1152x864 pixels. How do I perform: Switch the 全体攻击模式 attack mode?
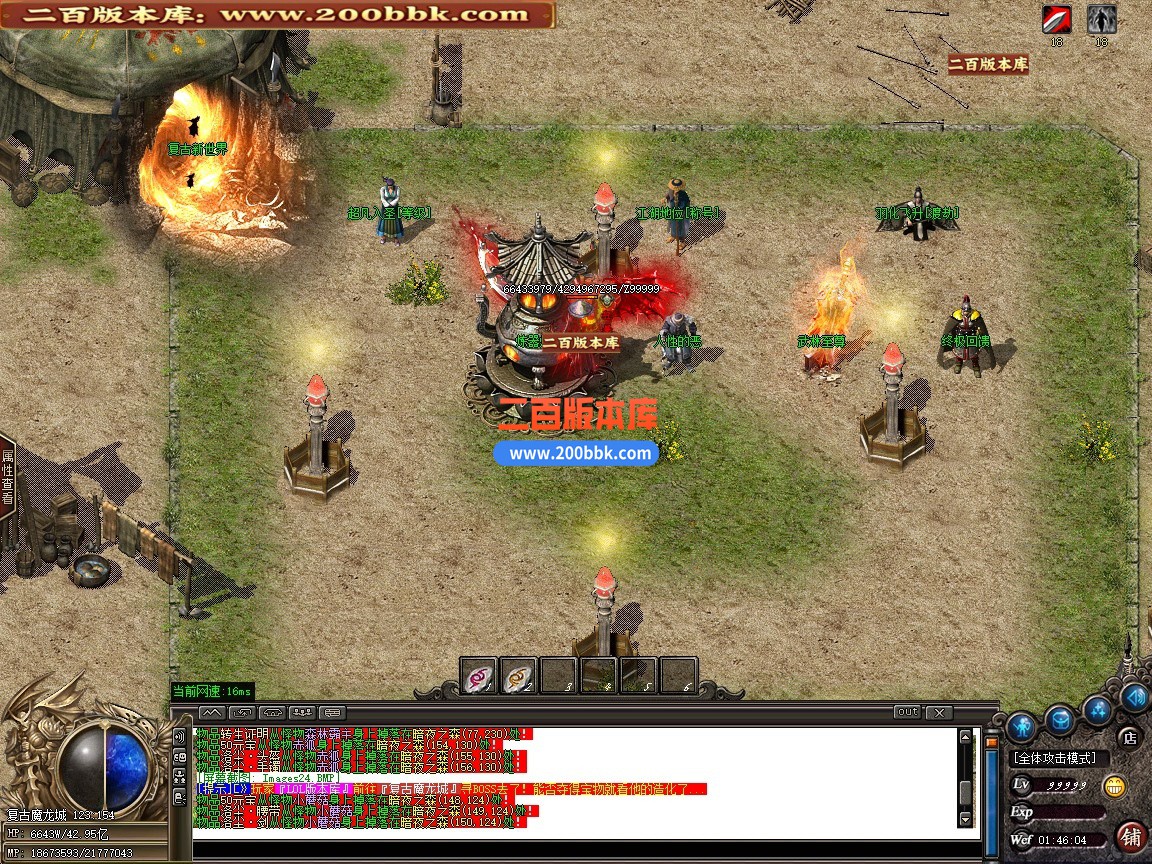[x=1054, y=758]
